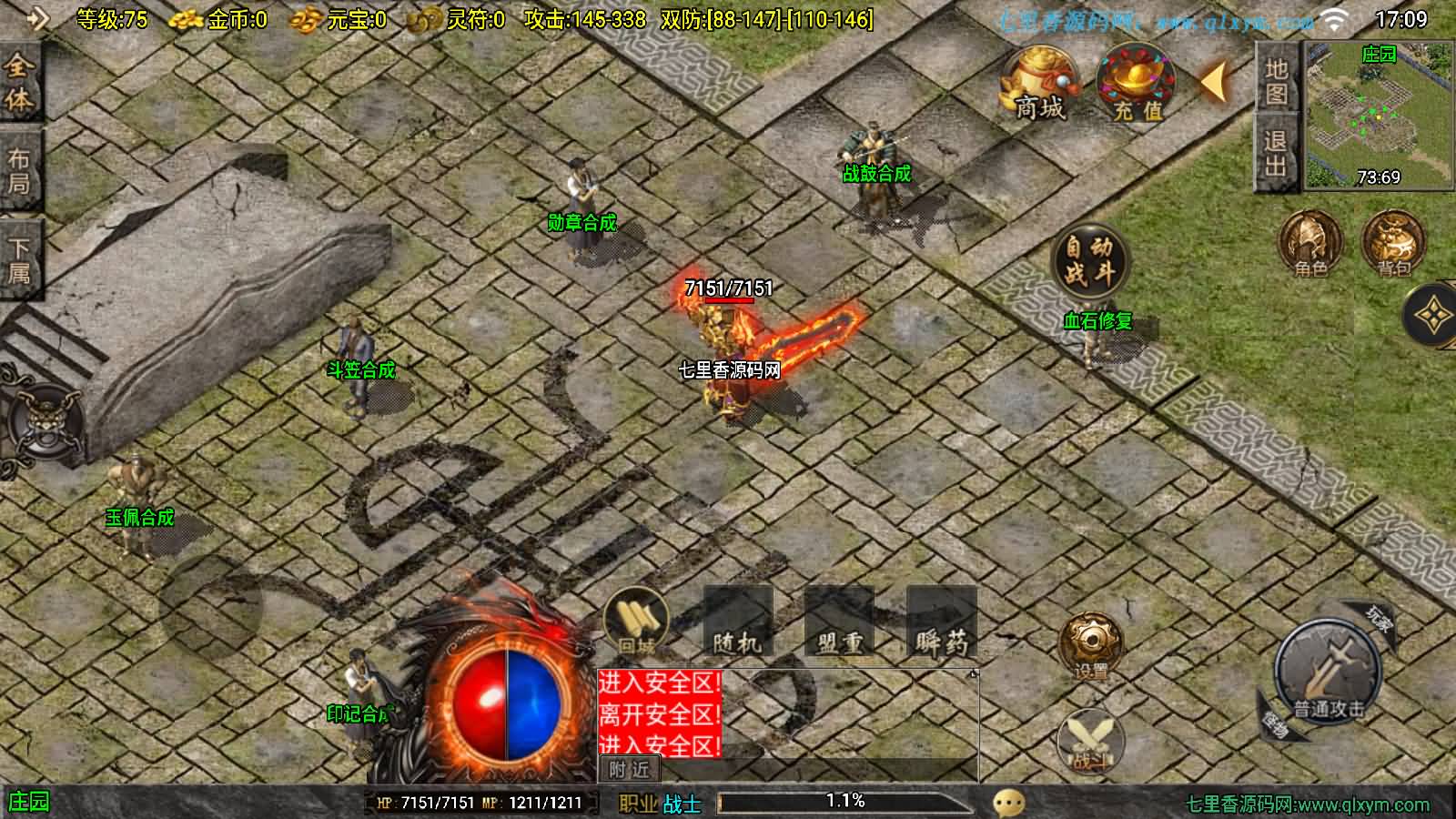Select the 盟重 teleport slot
Viewport: 1456px width, 819px height.
[839, 623]
